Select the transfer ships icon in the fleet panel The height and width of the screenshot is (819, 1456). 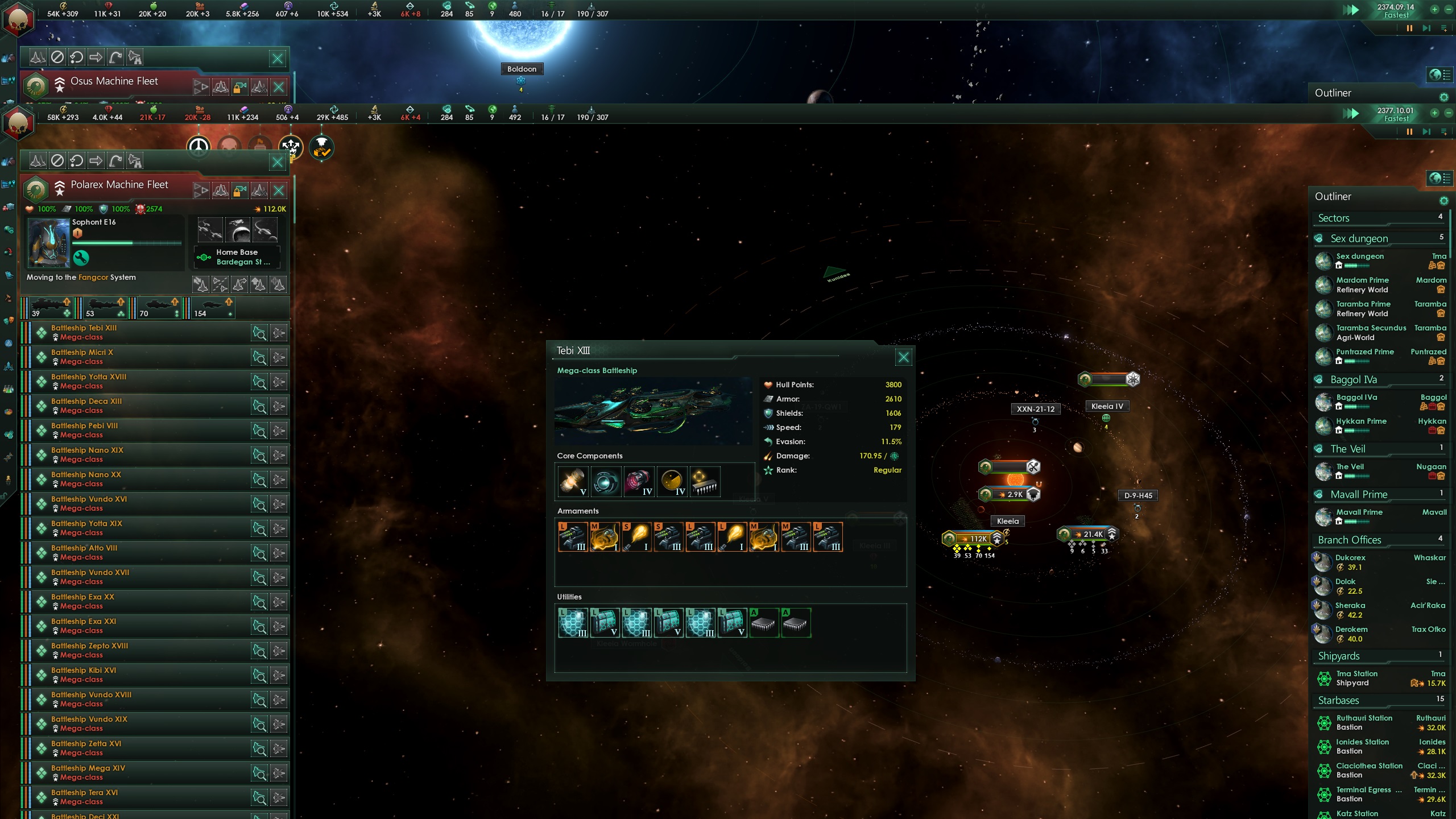(x=201, y=283)
